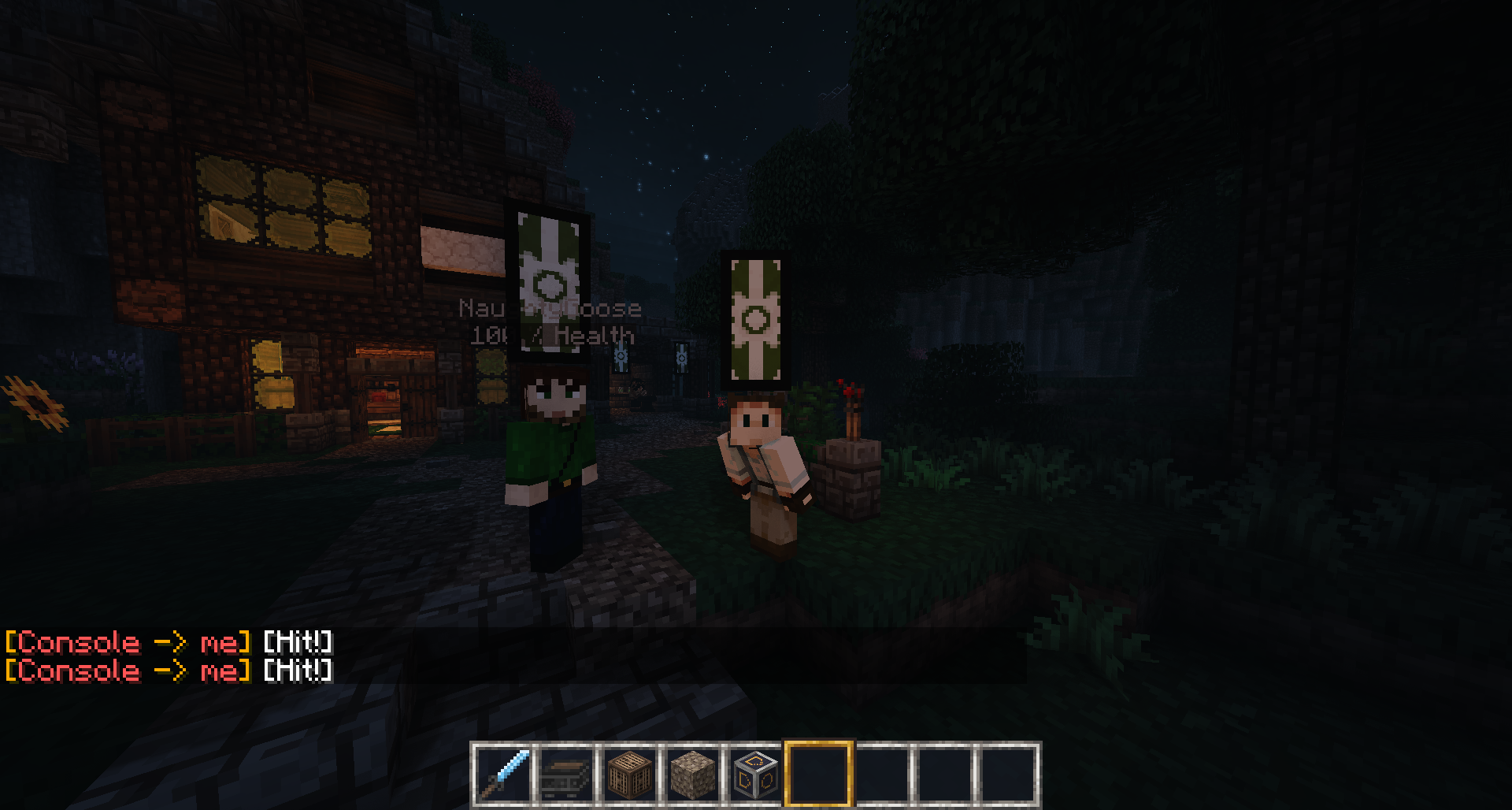The width and height of the screenshot is (1512, 810).
Task: Click the gold-highlighted empty hotbar slot
Action: click(818, 774)
